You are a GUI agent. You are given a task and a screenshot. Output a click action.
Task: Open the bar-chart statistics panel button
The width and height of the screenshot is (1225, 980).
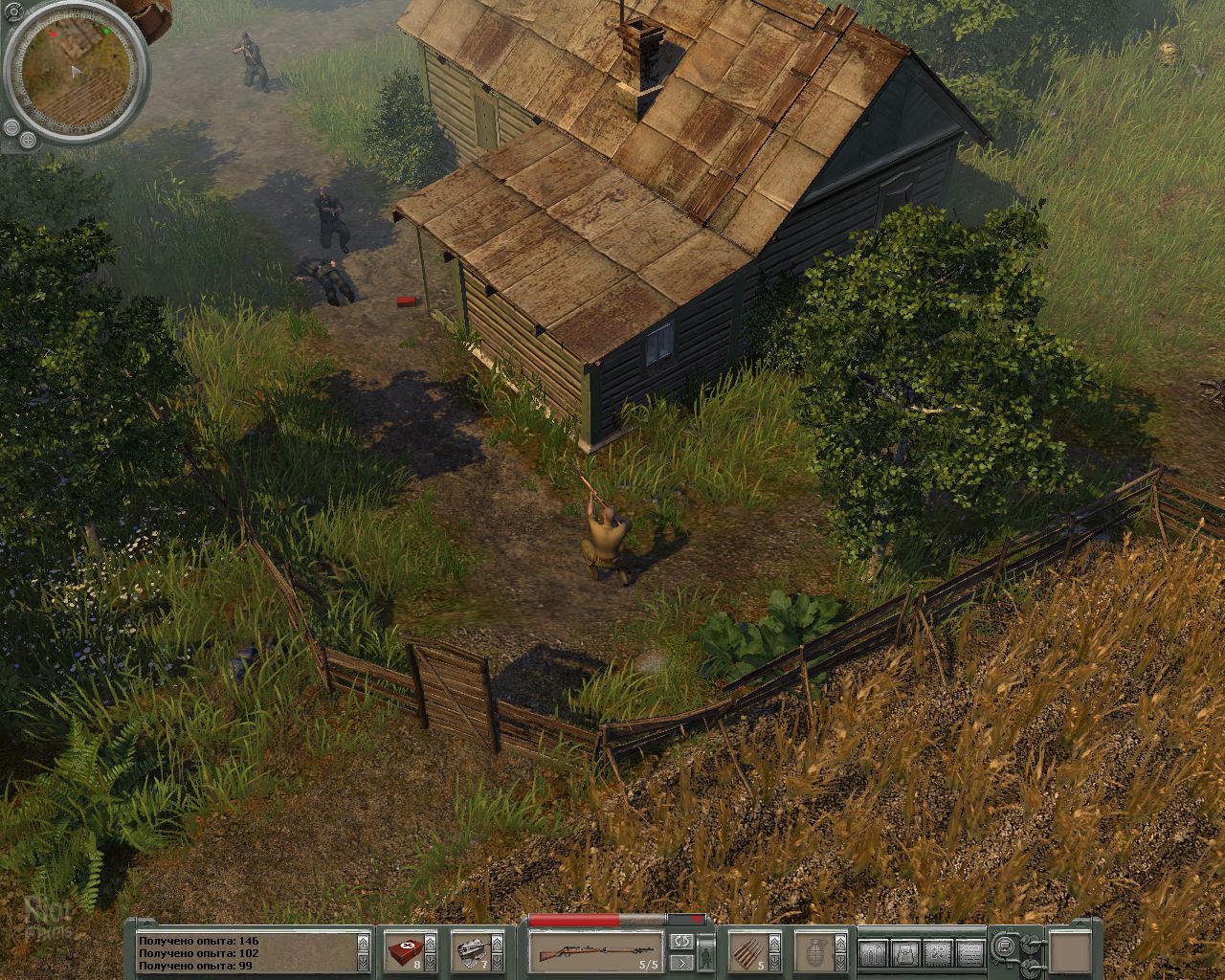pos(872,952)
